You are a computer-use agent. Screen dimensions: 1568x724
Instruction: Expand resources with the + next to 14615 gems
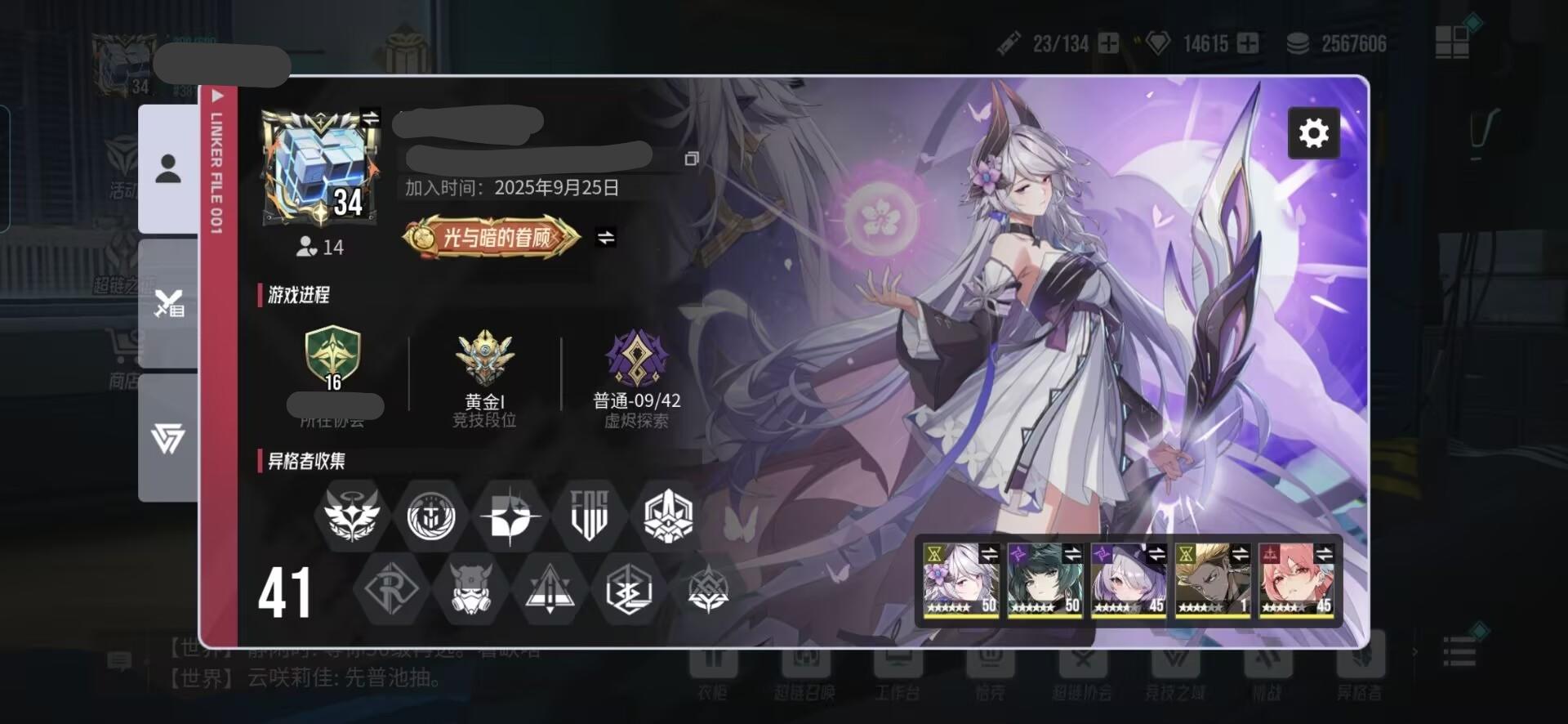(x=1248, y=43)
